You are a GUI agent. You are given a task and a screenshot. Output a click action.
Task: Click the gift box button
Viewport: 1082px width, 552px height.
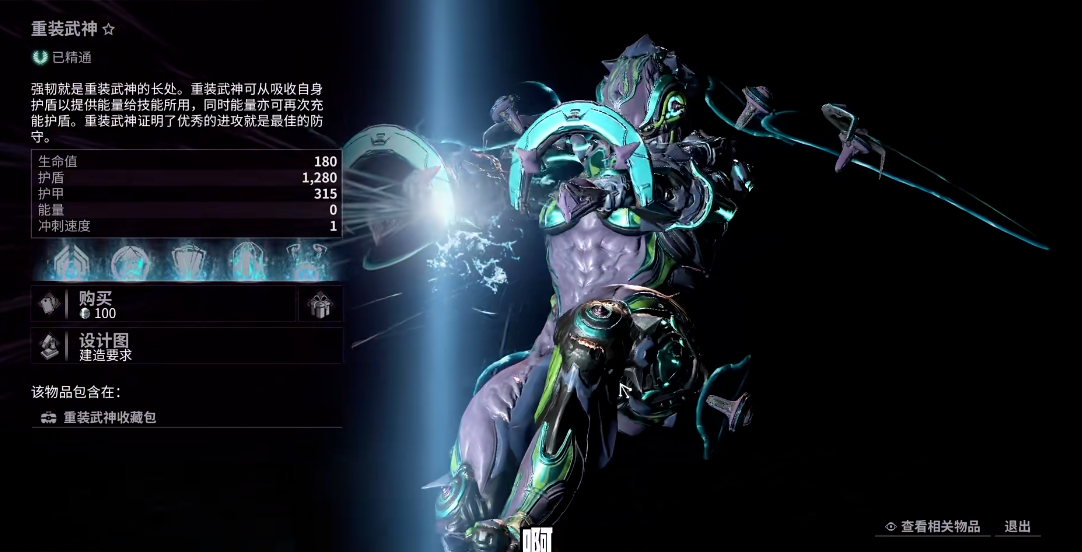320,305
